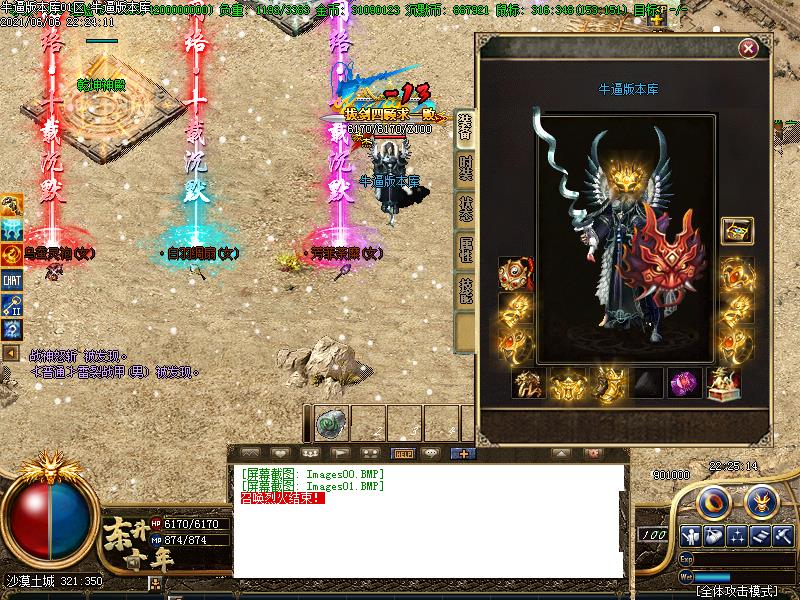The height and width of the screenshot is (600, 800).
Task: Click the golden key sidebar icon
Action: pyautogui.click(x=12, y=304)
